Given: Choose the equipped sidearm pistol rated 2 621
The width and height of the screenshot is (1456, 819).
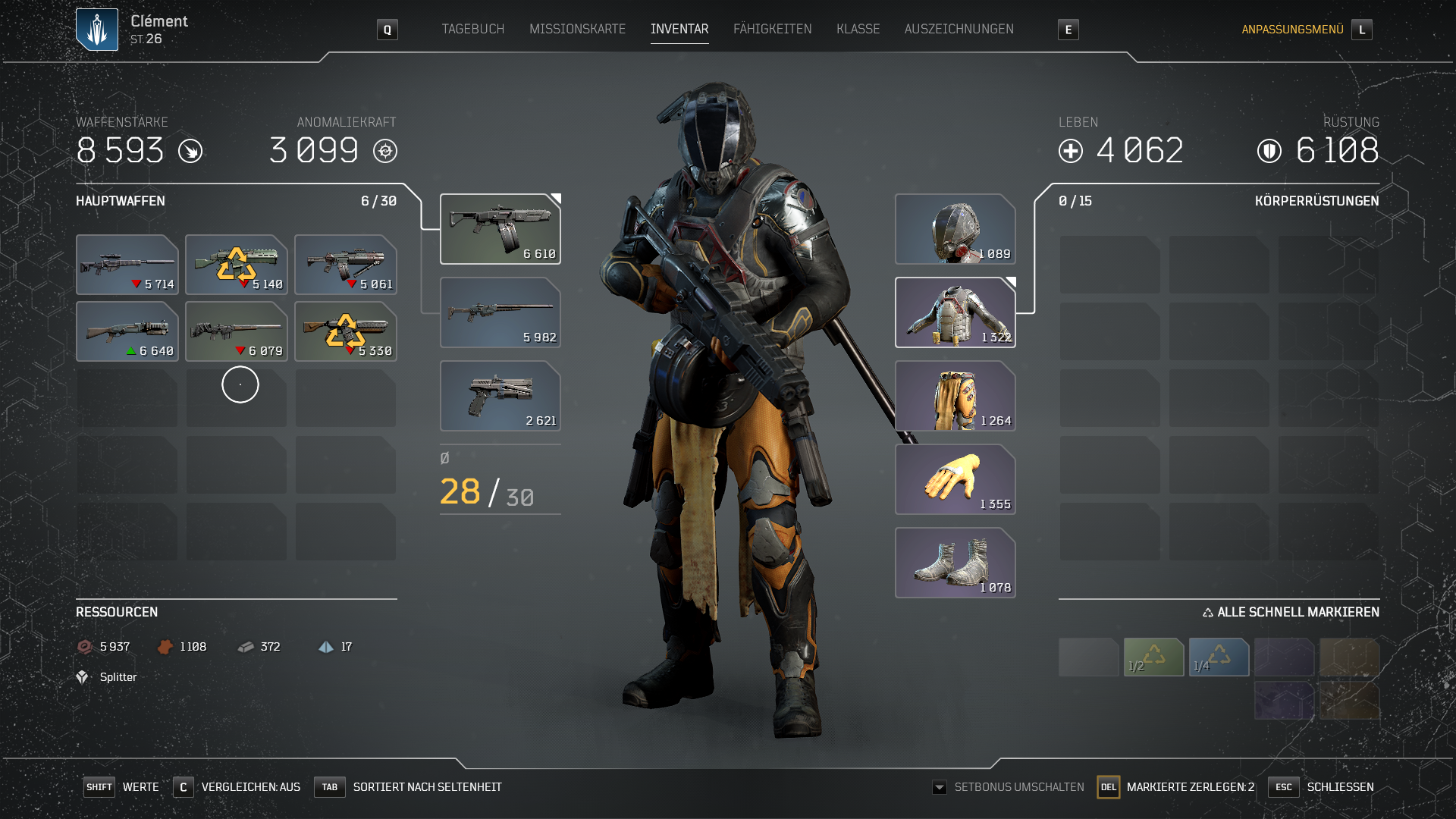Looking at the screenshot, I should pyautogui.click(x=500, y=396).
